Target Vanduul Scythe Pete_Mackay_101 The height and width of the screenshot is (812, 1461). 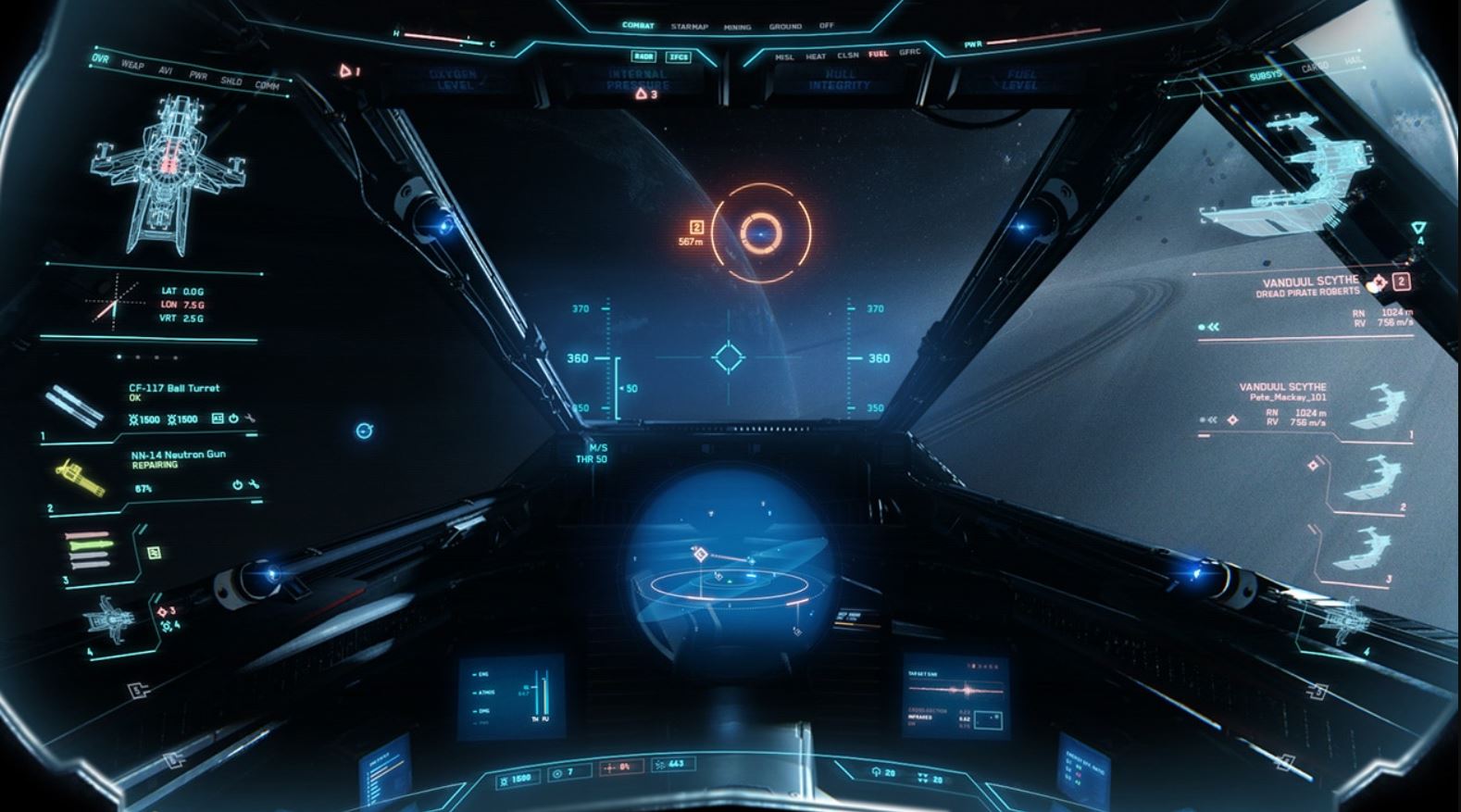click(x=1282, y=392)
